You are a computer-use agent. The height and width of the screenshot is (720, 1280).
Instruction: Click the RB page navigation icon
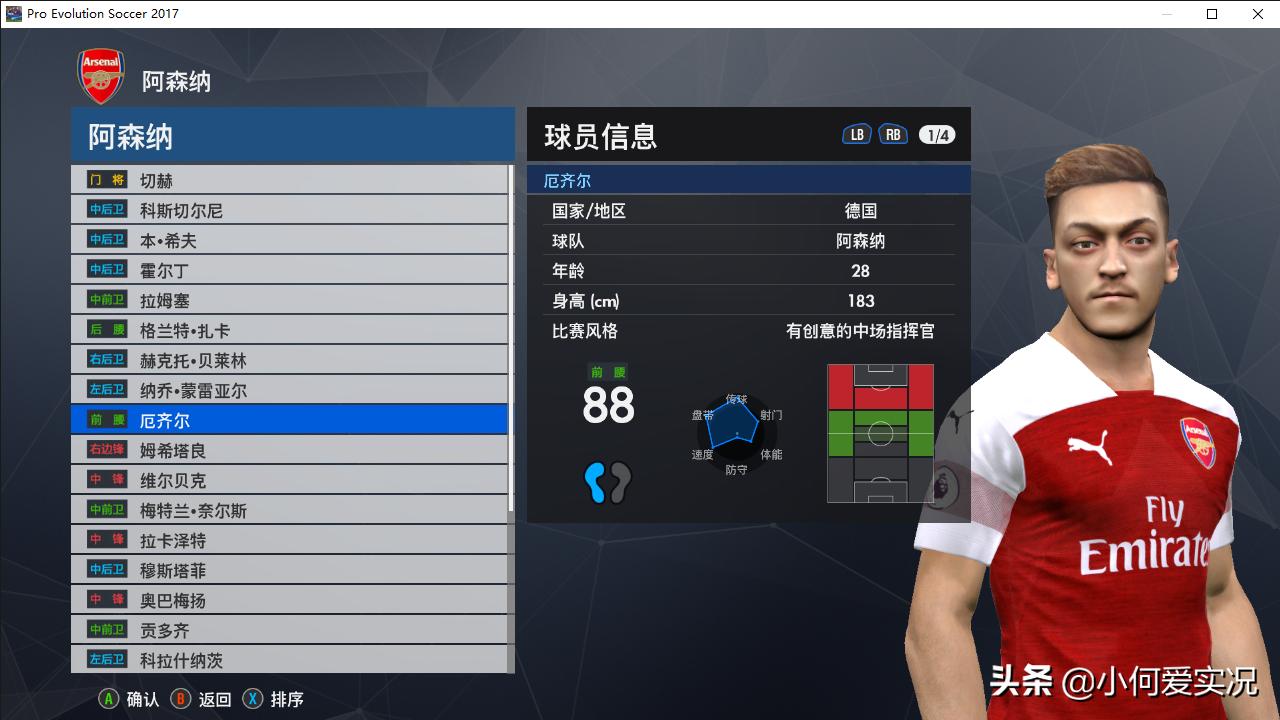(x=893, y=132)
